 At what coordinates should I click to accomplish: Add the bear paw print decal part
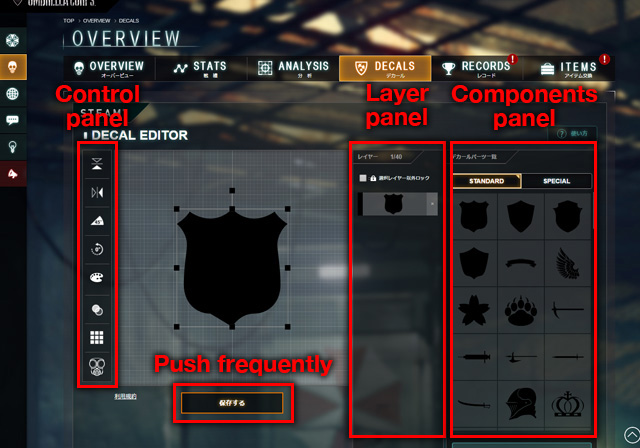coord(524,310)
